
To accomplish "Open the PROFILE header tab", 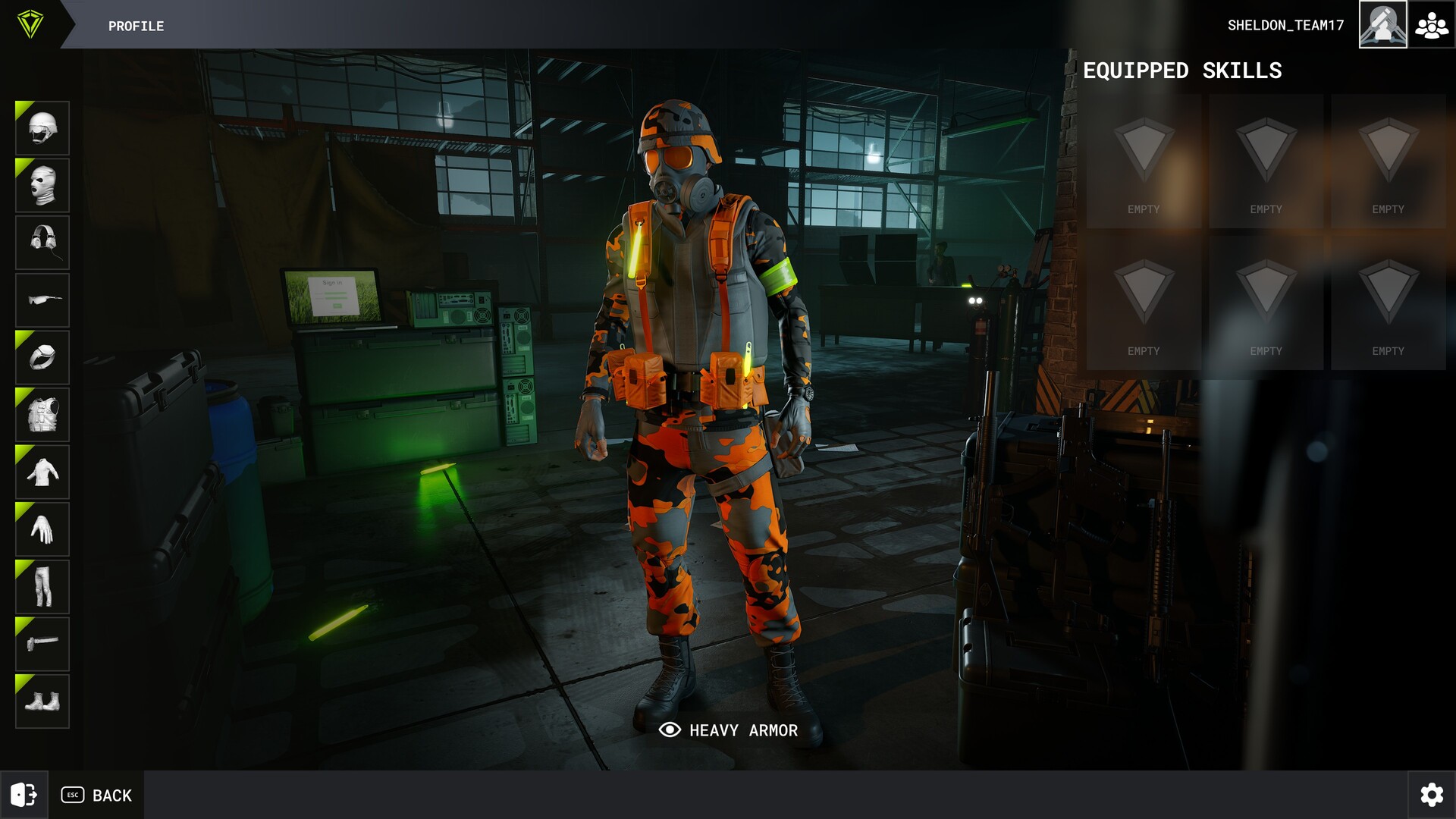I will tap(136, 26).
